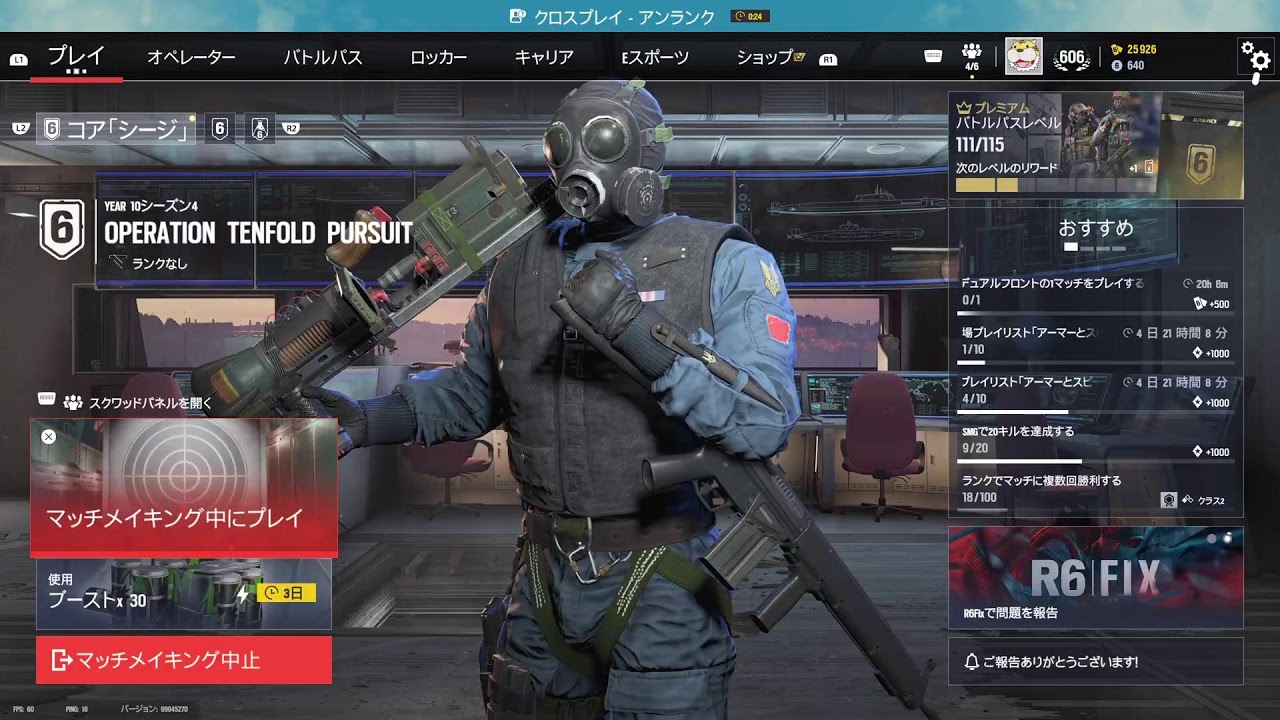Open the R6 FIX report banner

(x=1095, y=577)
